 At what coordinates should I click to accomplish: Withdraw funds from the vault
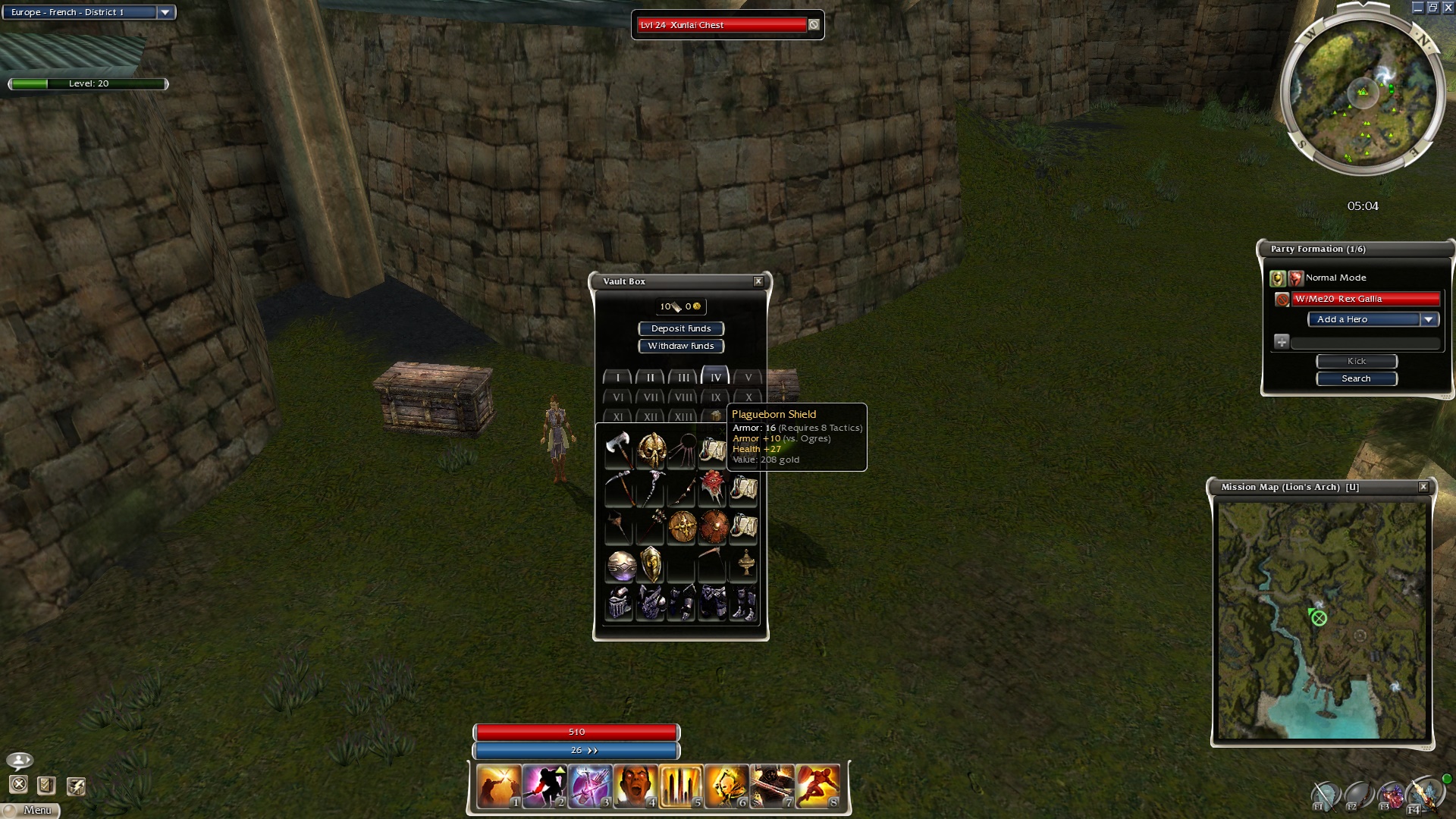681,346
